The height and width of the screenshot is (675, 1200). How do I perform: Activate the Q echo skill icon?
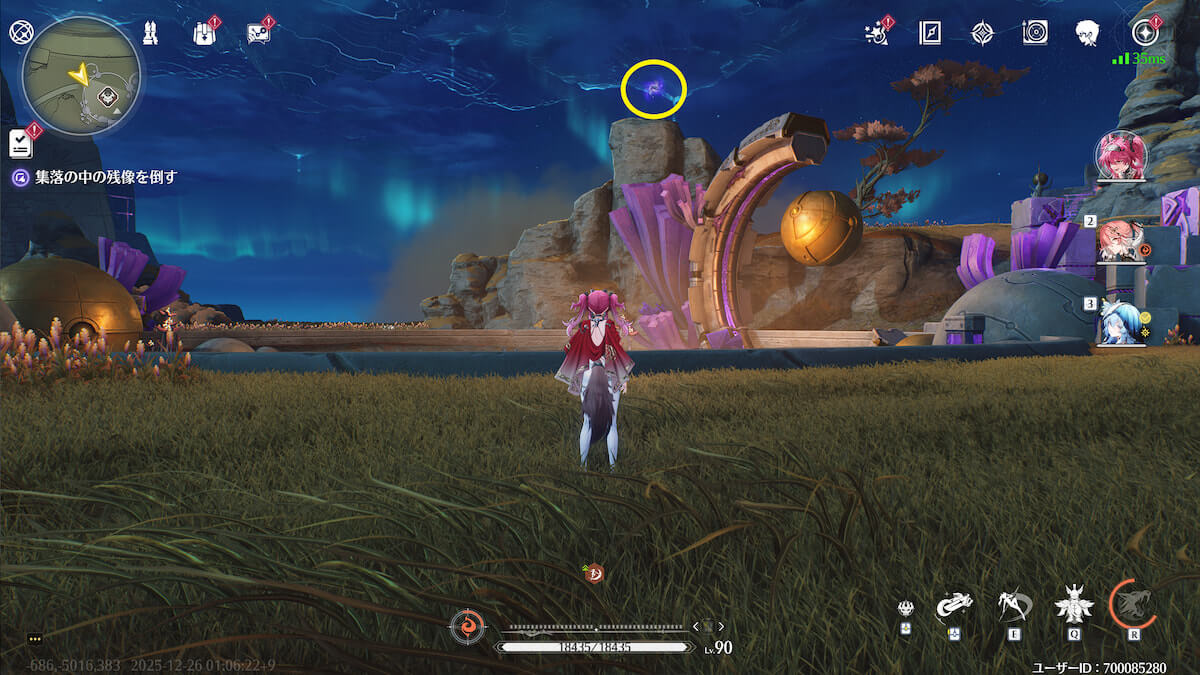click(1073, 605)
